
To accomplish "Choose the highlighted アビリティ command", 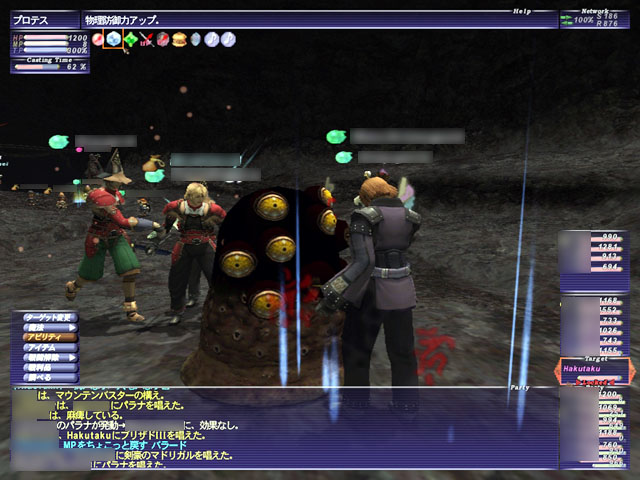I will (50, 337).
